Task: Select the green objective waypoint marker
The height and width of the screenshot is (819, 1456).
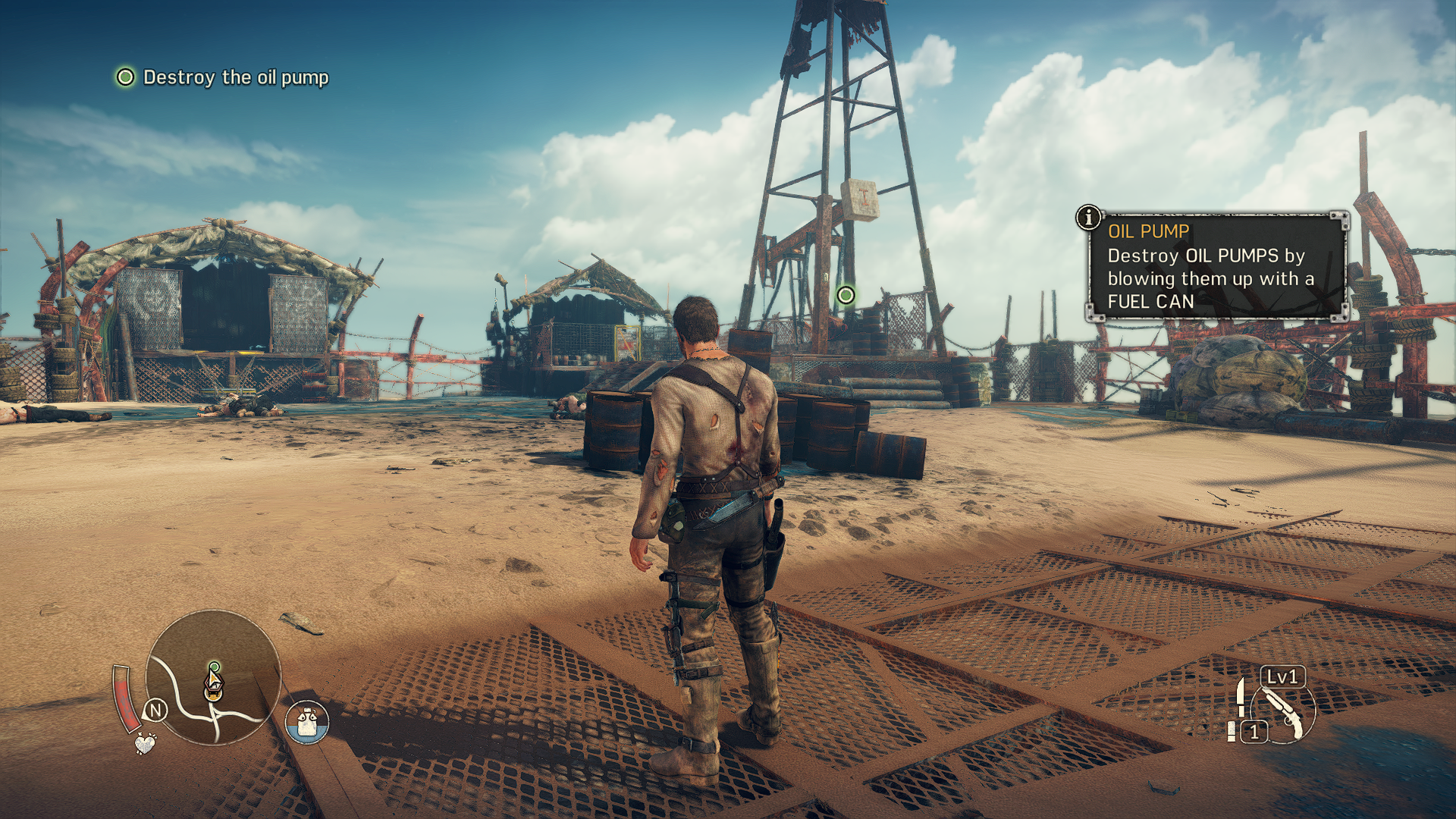Action: tap(846, 295)
